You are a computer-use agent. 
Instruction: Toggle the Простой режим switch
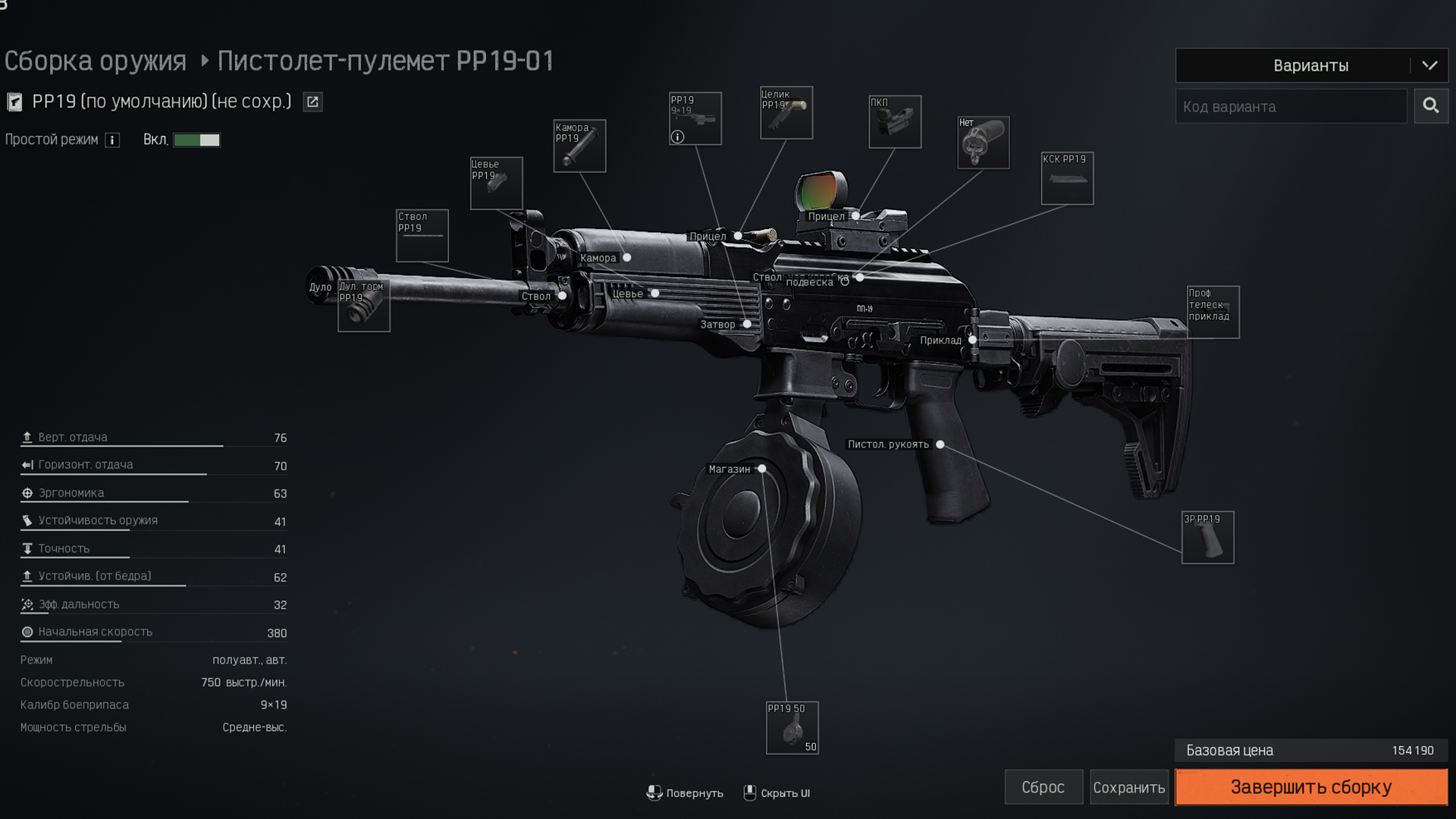coord(196,140)
